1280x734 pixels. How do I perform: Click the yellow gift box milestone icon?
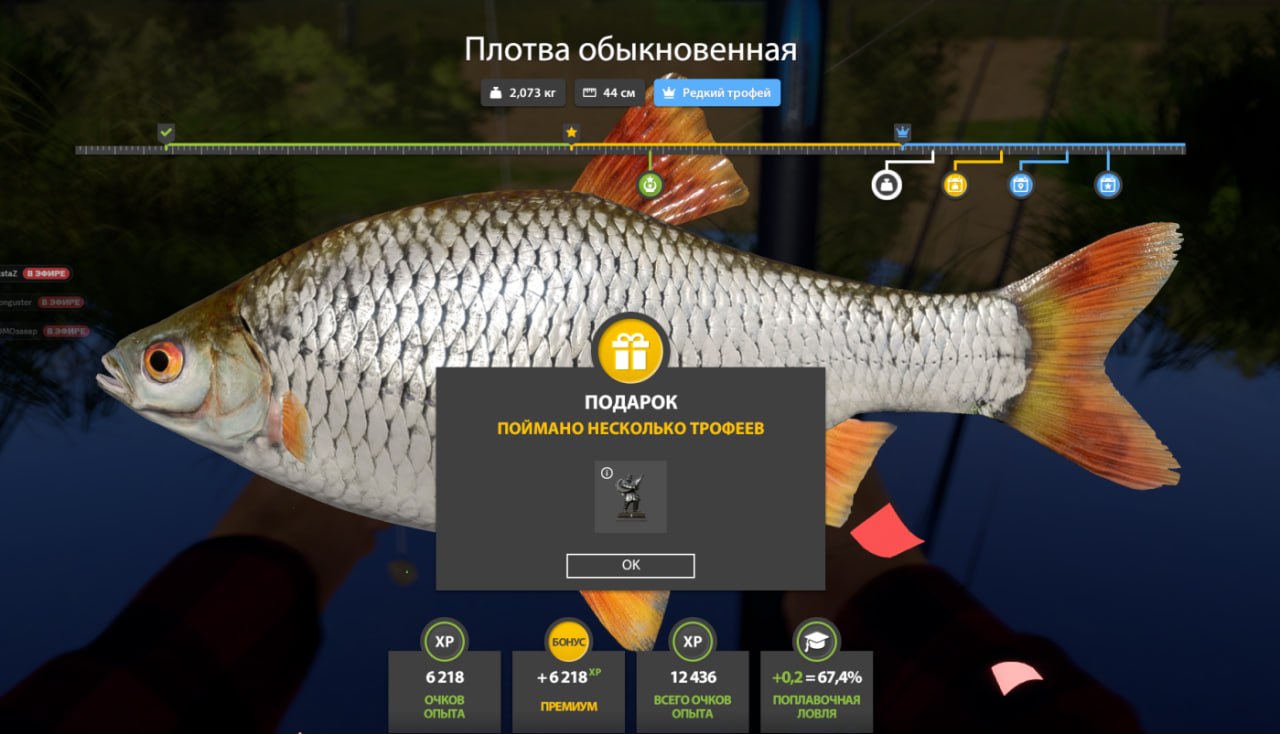[x=953, y=185]
